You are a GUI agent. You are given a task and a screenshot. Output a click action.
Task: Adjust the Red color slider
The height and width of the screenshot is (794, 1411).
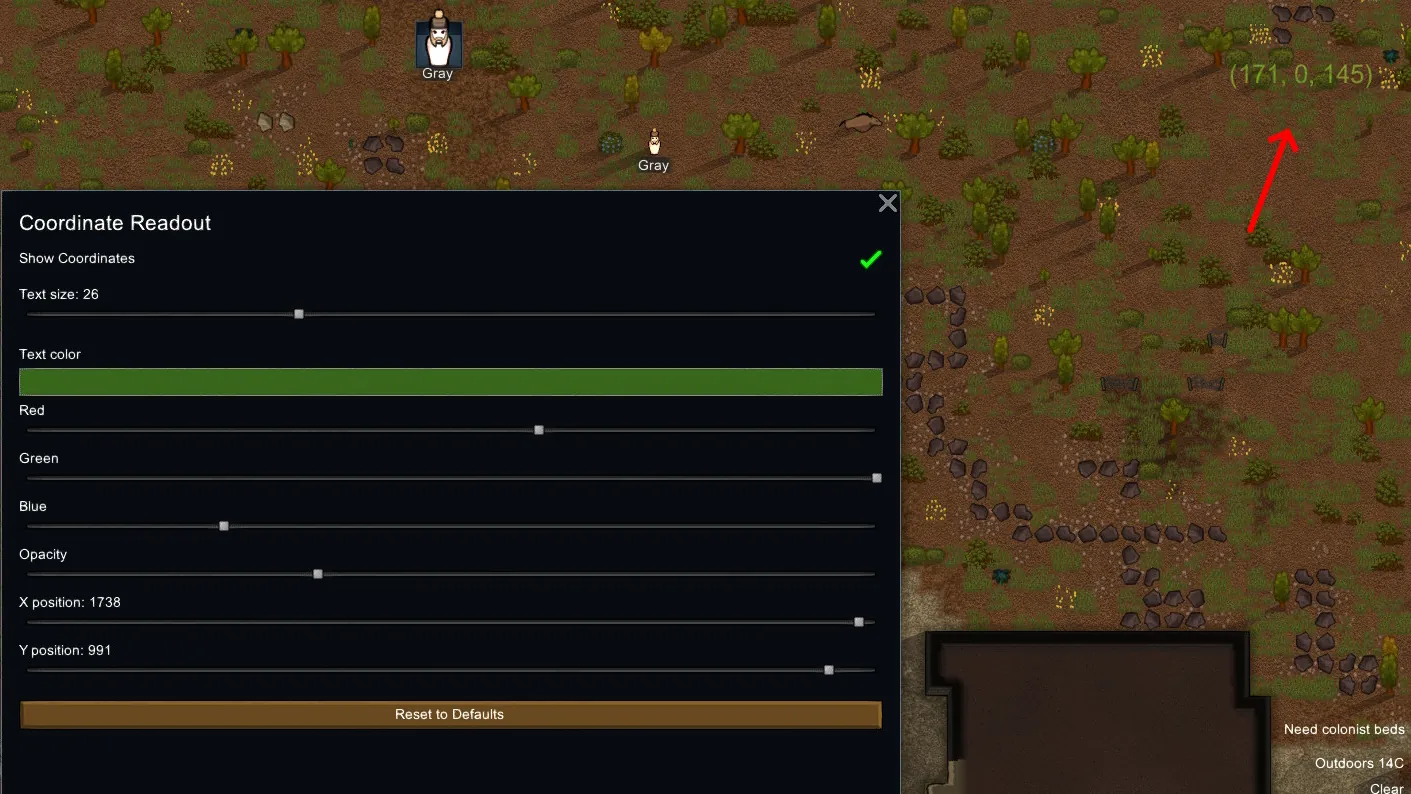(539, 430)
